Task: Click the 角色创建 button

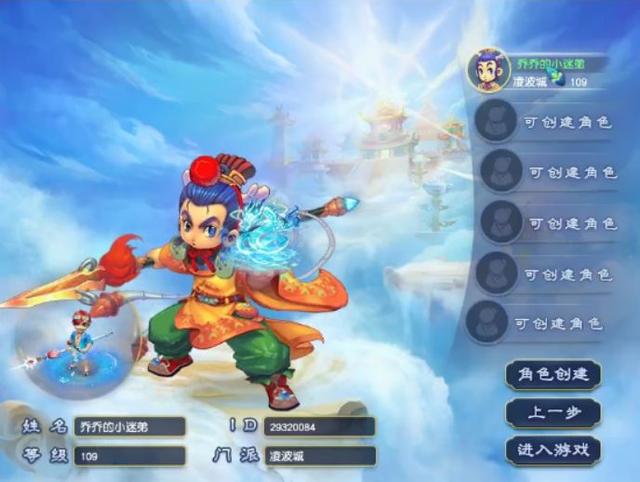Action: point(553,375)
